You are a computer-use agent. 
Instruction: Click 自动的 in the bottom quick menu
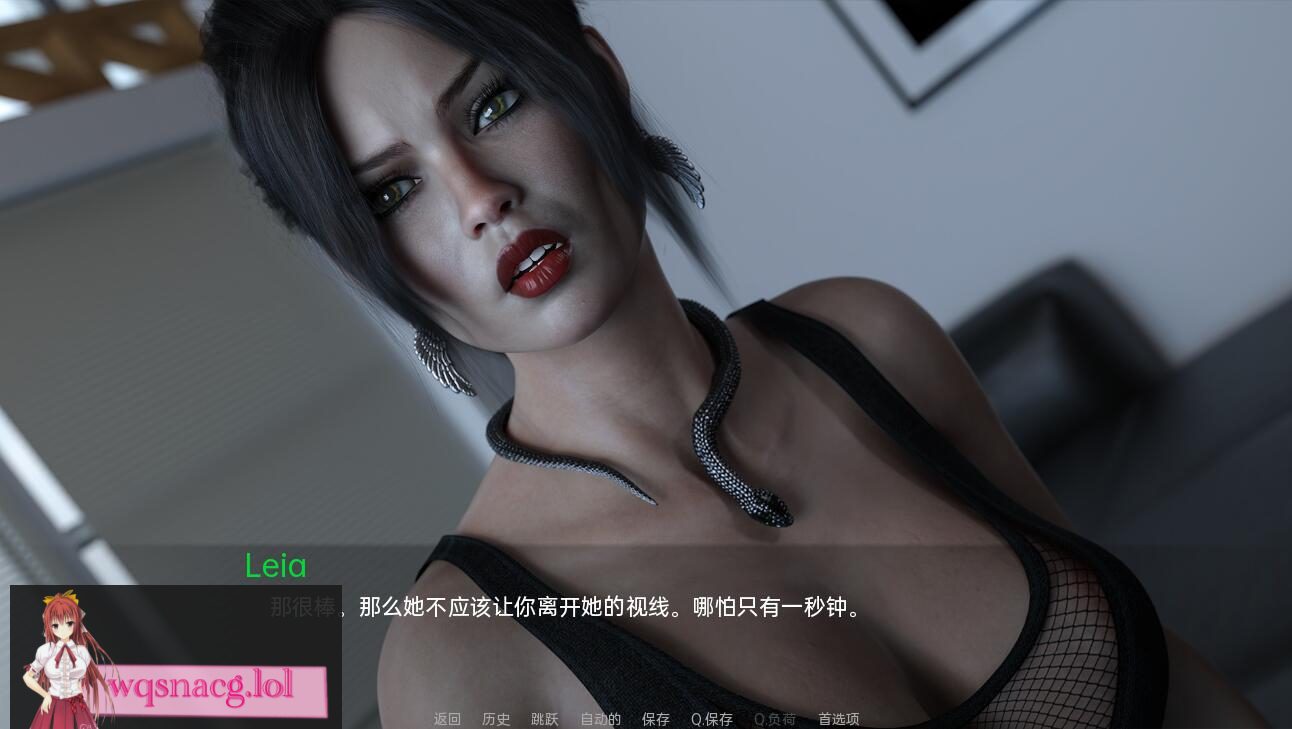599,719
